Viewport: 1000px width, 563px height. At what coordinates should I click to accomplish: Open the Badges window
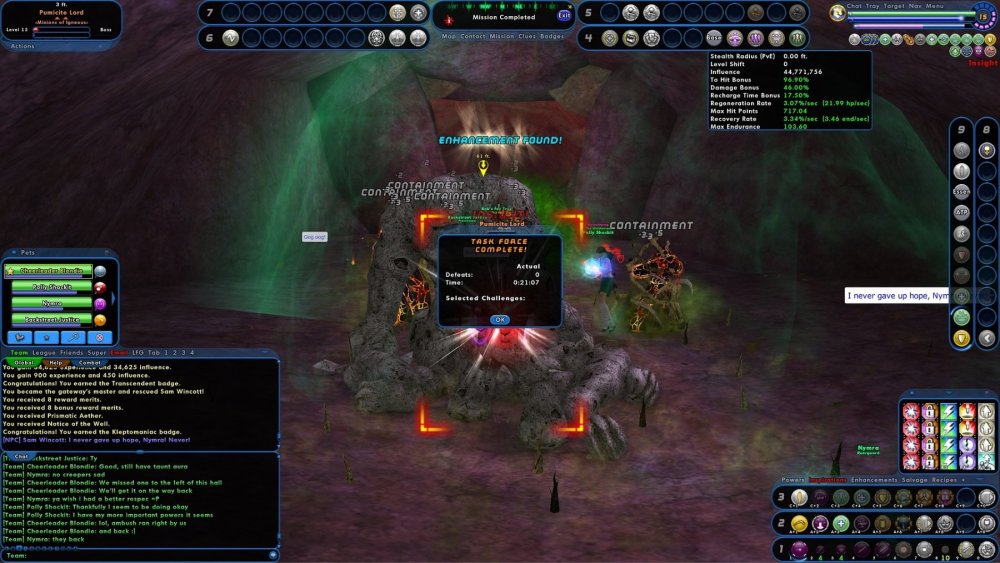pyautogui.click(x=552, y=37)
